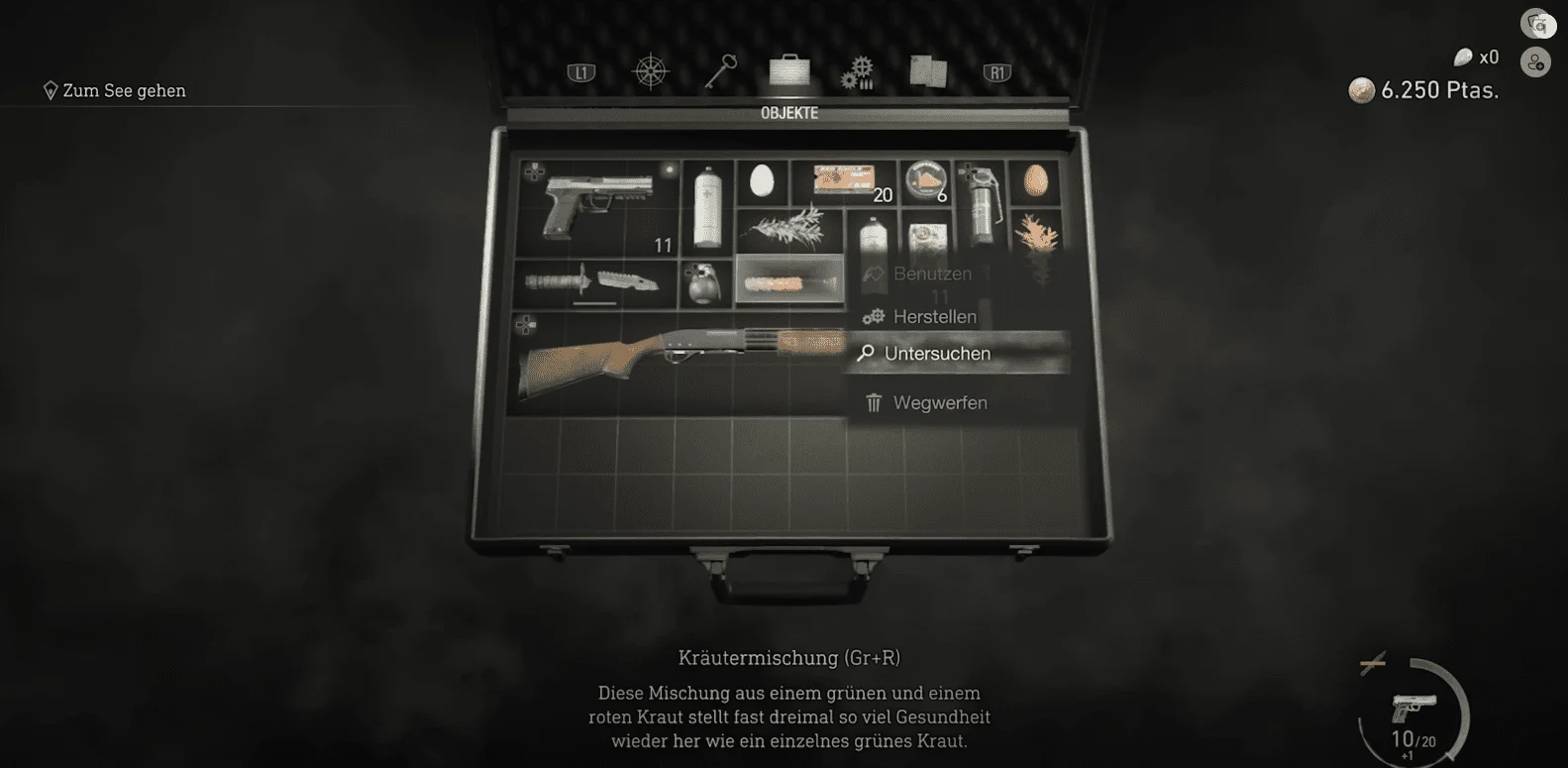
Task: Click the greyed-out Benutzen option
Action: (932, 274)
